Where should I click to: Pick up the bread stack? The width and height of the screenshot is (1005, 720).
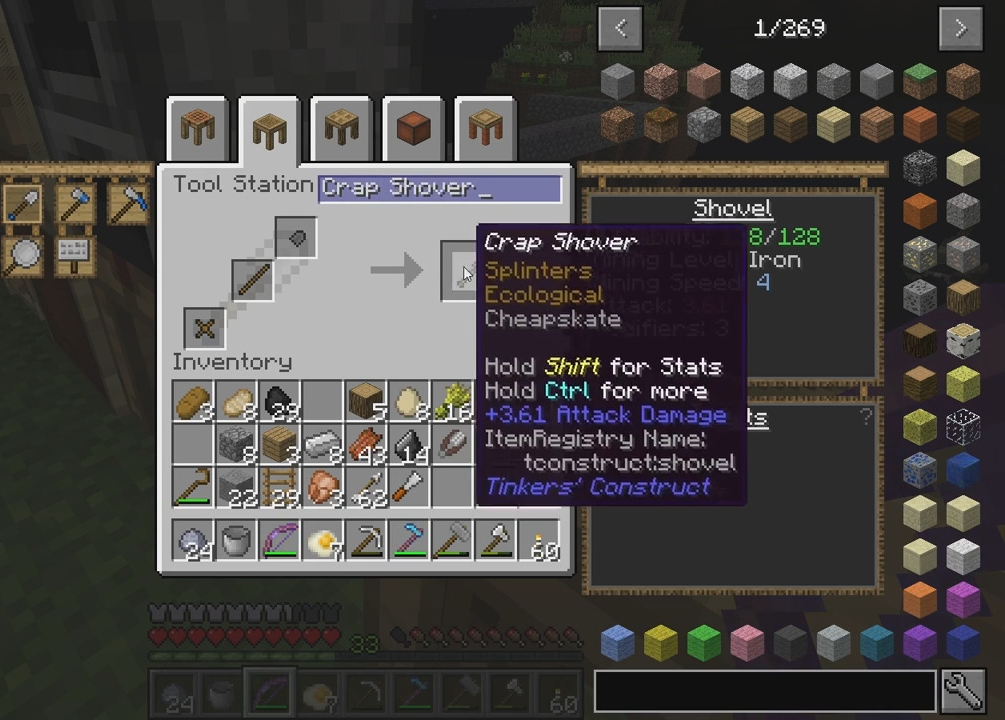[193, 402]
